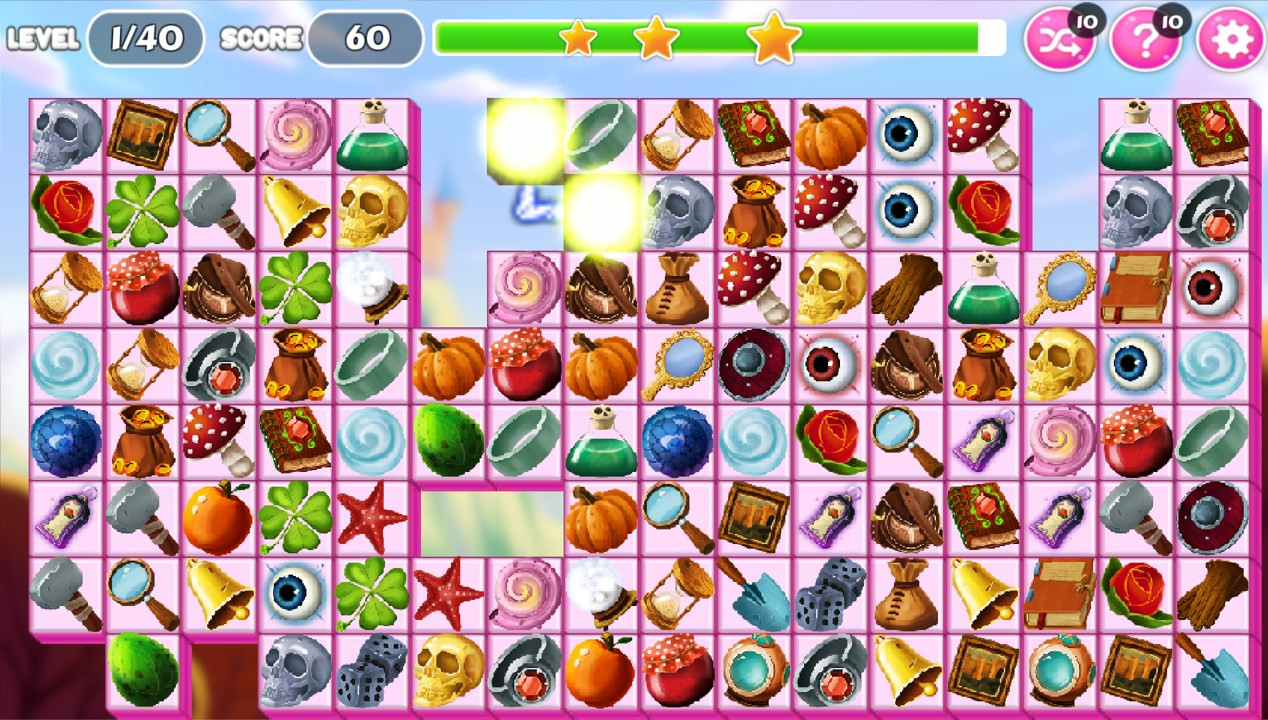The height and width of the screenshot is (720, 1268).
Task: Pick the crystal ball tile beside the hourglass
Action: (x=601, y=595)
